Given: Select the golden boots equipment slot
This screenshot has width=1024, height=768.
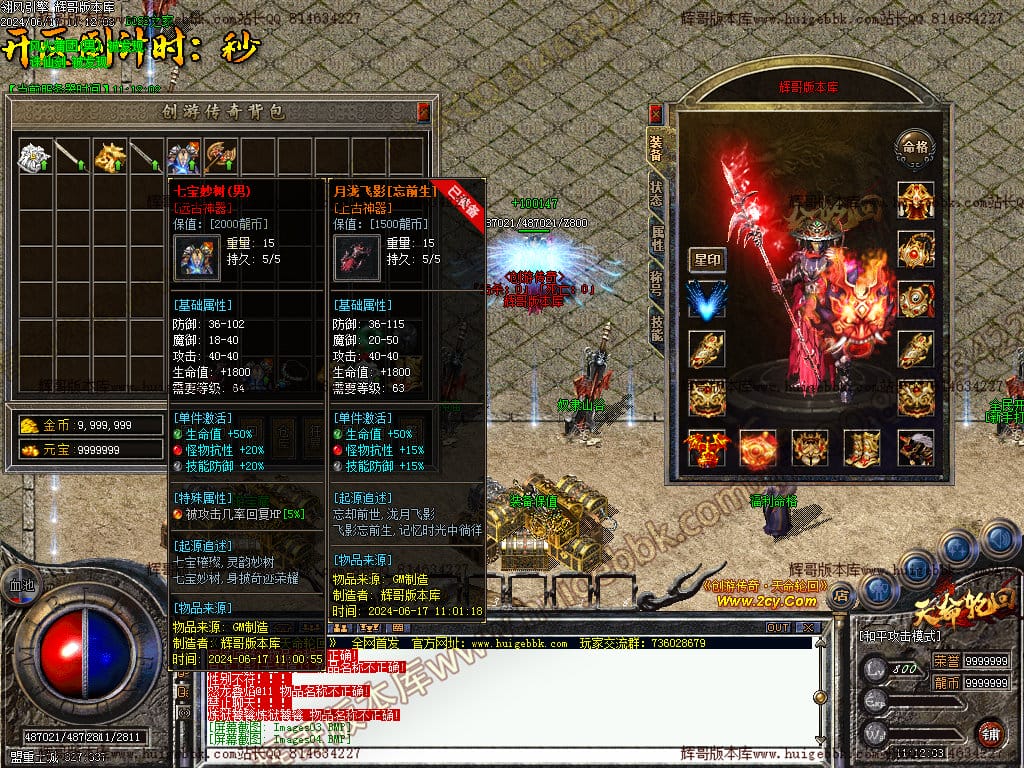Looking at the screenshot, I should (x=861, y=448).
